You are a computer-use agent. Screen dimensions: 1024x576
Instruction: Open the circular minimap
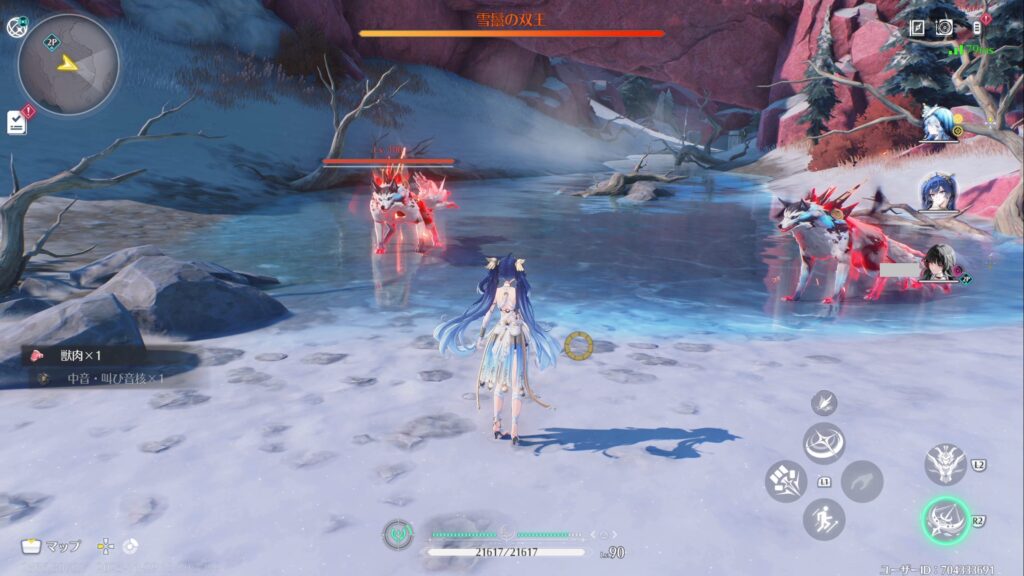(68, 64)
